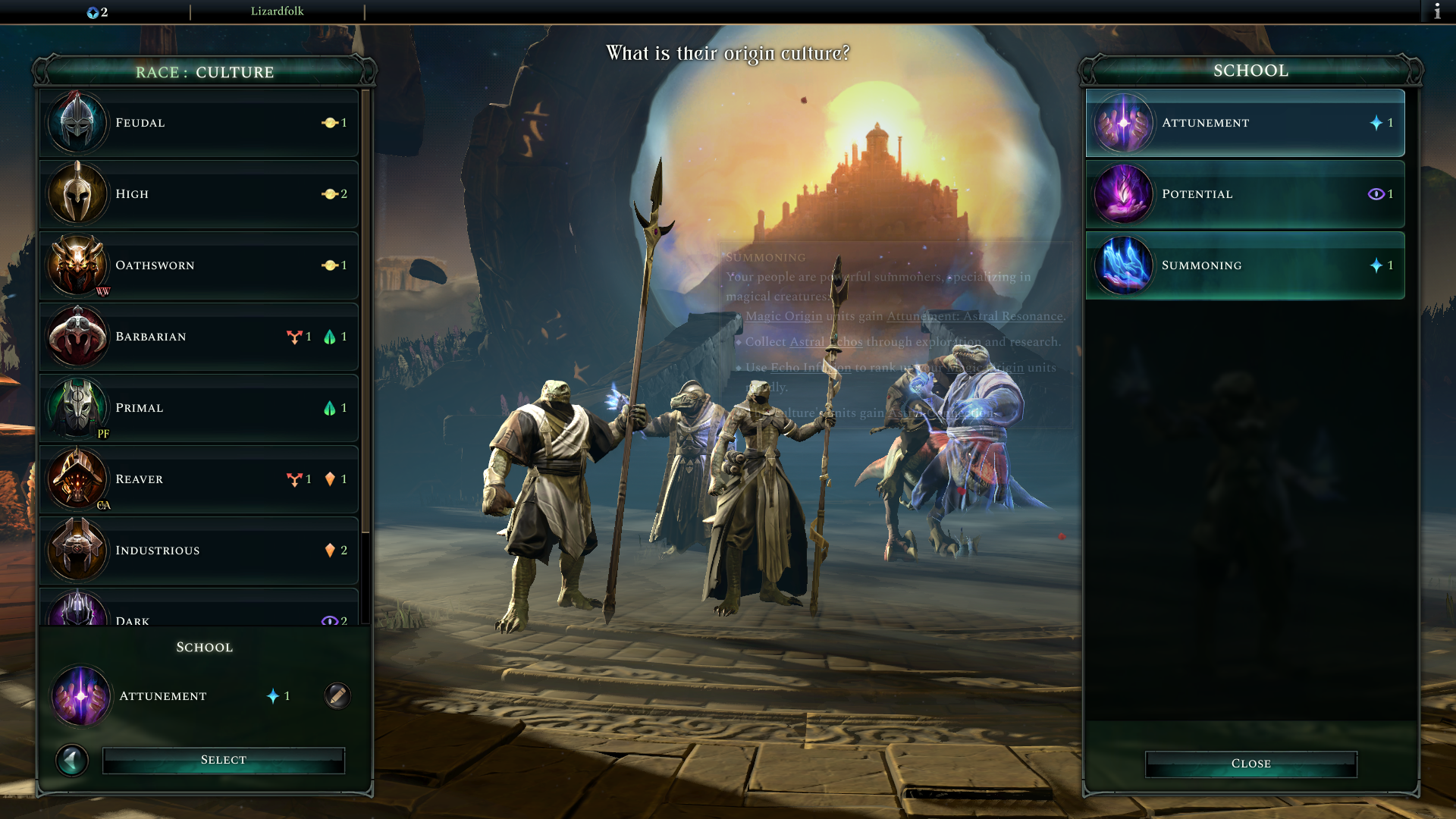Image resolution: width=1456 pixels, height=819 pixels.
Task: Select the Oathsworn culture emblem icon
Action: point(77,265)
